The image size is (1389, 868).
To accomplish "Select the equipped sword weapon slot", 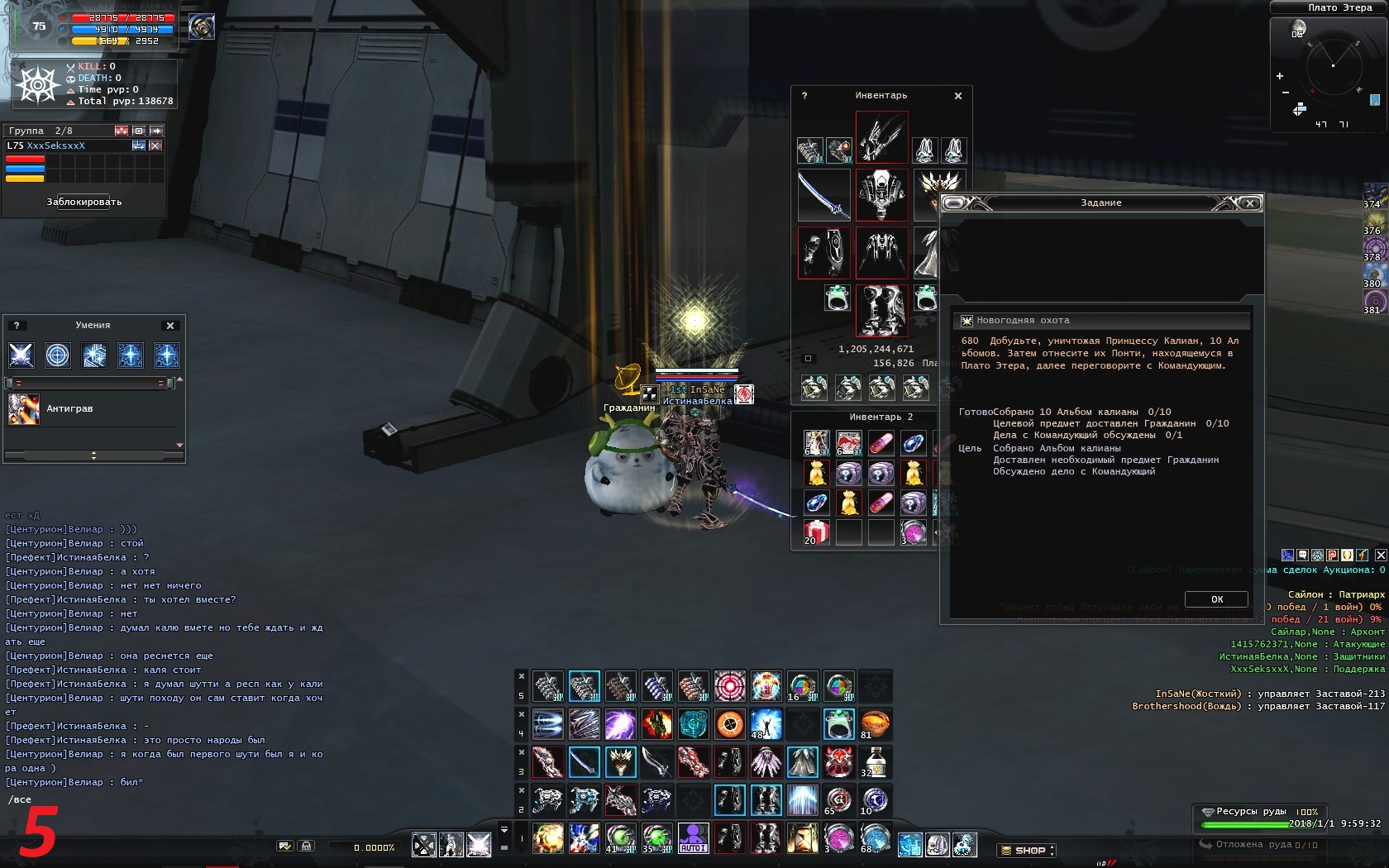I will pos(823,195).
